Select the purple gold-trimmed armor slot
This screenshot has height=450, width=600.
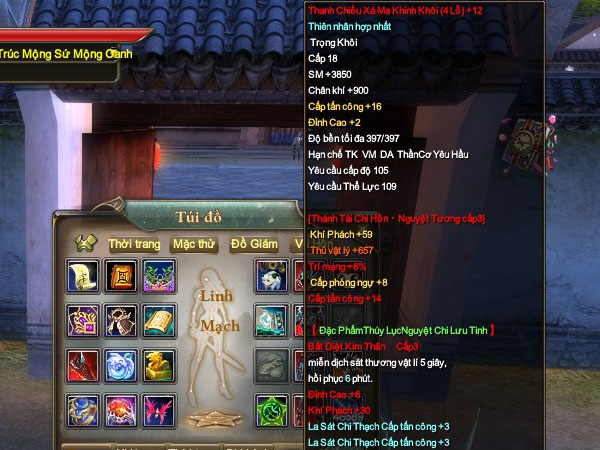coord(82,320)
